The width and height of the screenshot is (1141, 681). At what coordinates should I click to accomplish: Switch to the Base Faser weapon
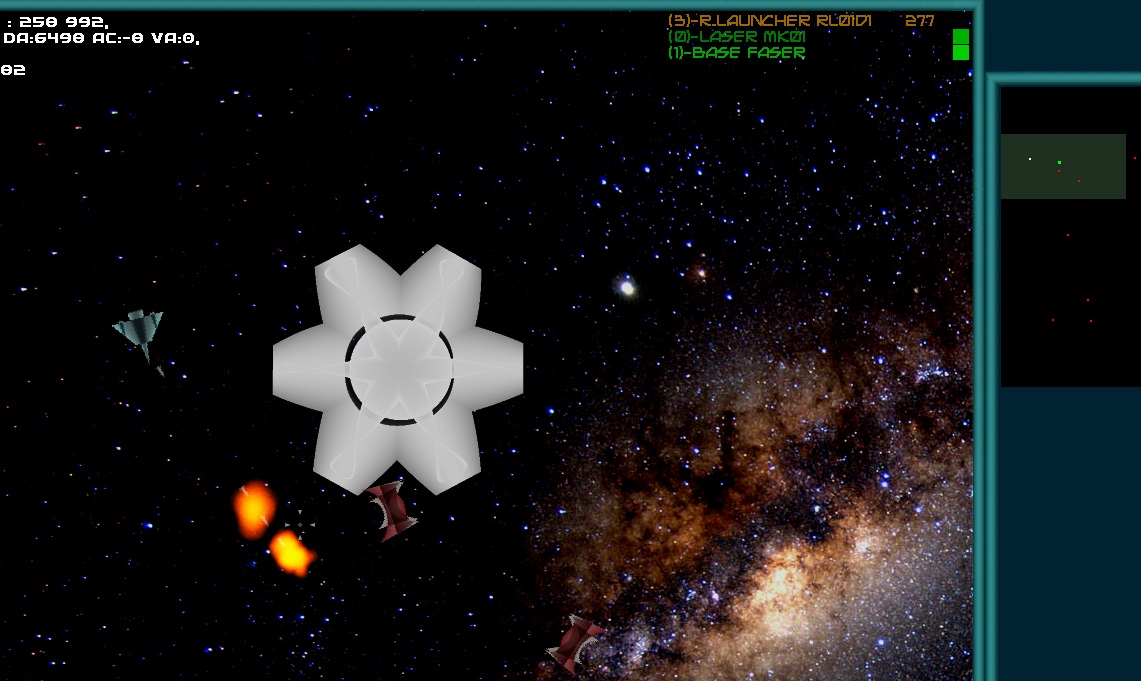tap(736, 53)
